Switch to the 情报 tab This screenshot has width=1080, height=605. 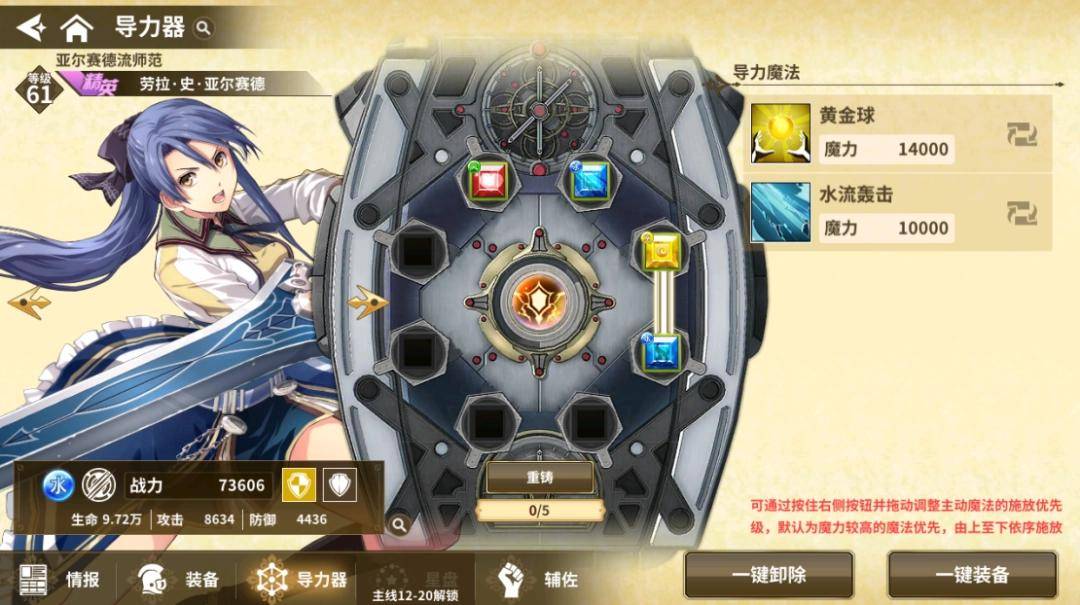60,579
